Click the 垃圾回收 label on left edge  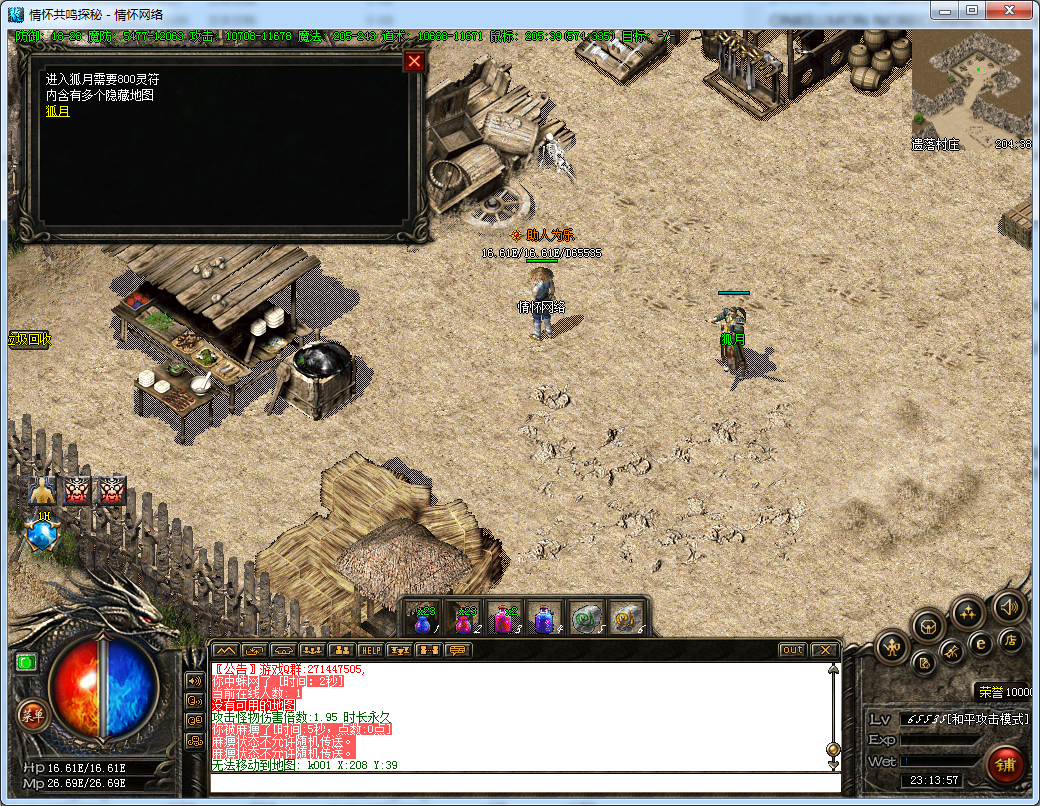click(29, 339)
